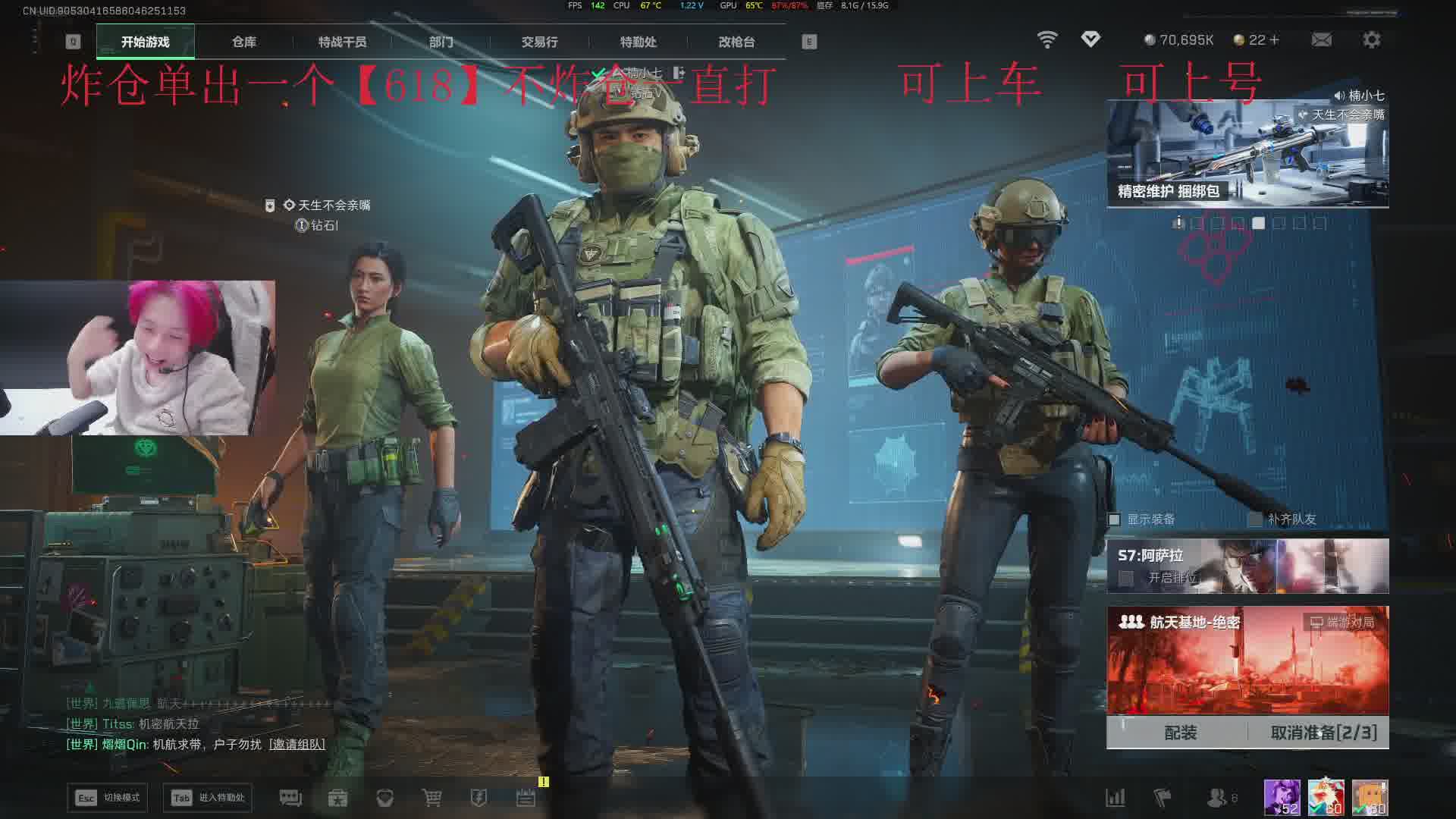Select the 航天基地-绝密 map card
This screenshot has width=1456, height=819.
(x=1247, y=660)
